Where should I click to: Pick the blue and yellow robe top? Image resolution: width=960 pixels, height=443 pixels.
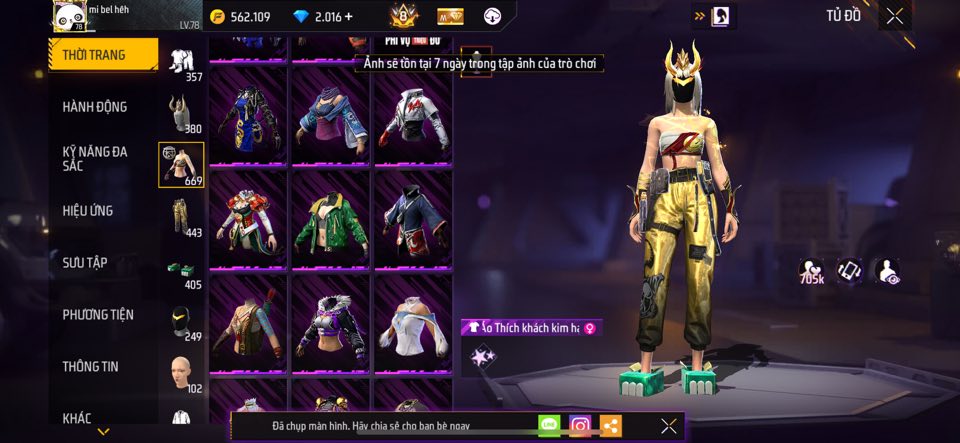click(x=249, y=116)
